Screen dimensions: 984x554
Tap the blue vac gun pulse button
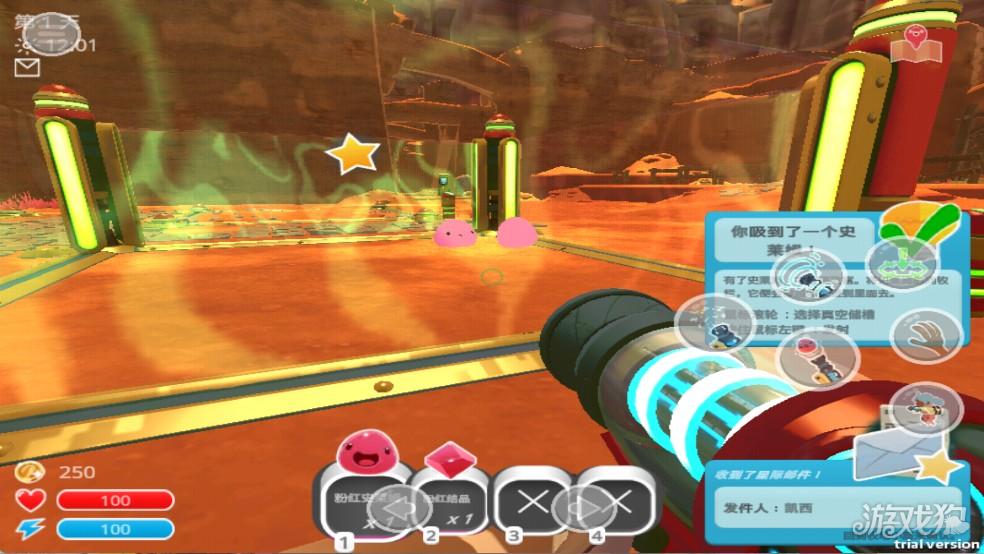713,323
